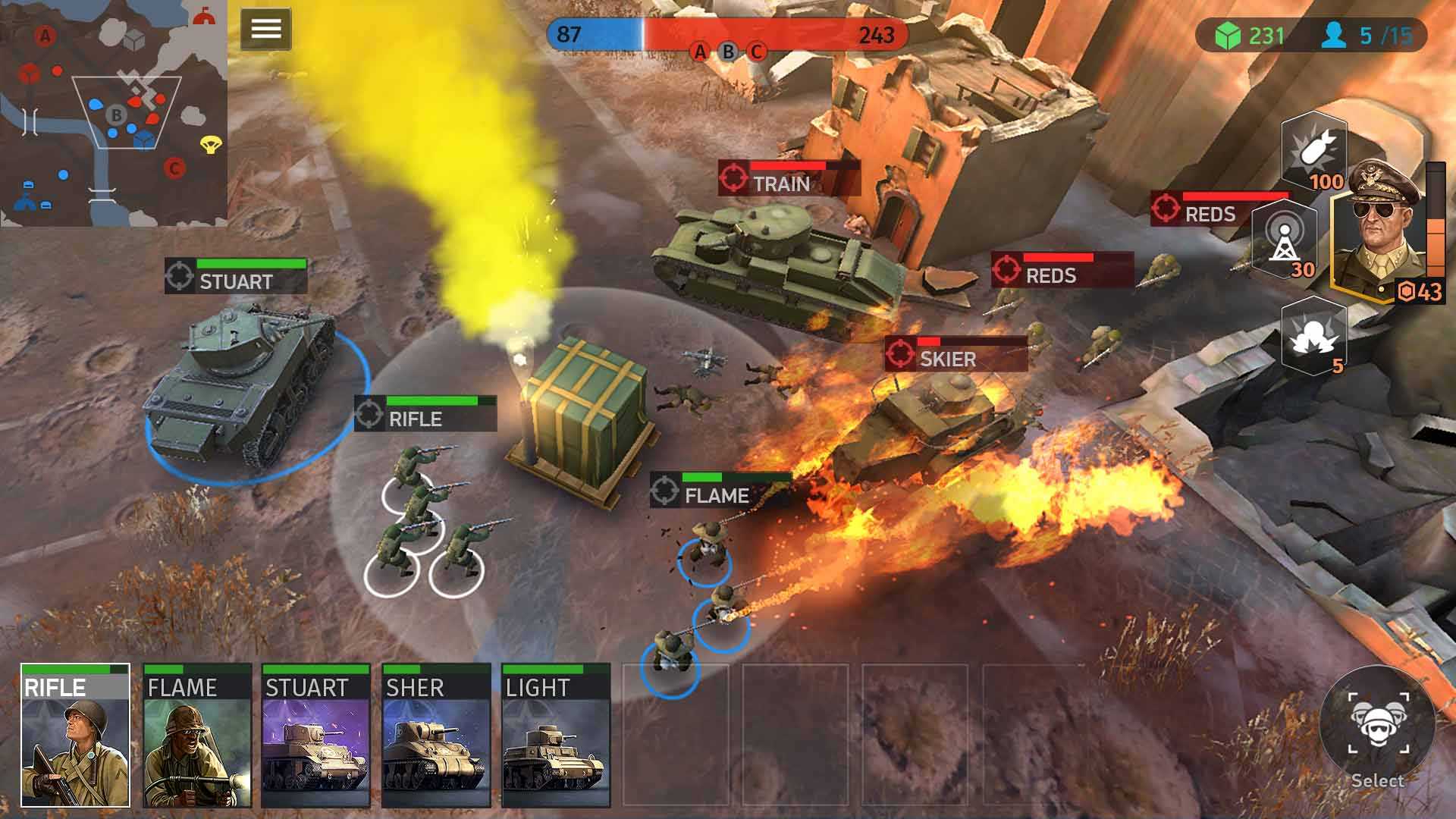Screen dimensions: 1456x819
Task: Open the hamburger menu
Action: [x=265, y=30]
